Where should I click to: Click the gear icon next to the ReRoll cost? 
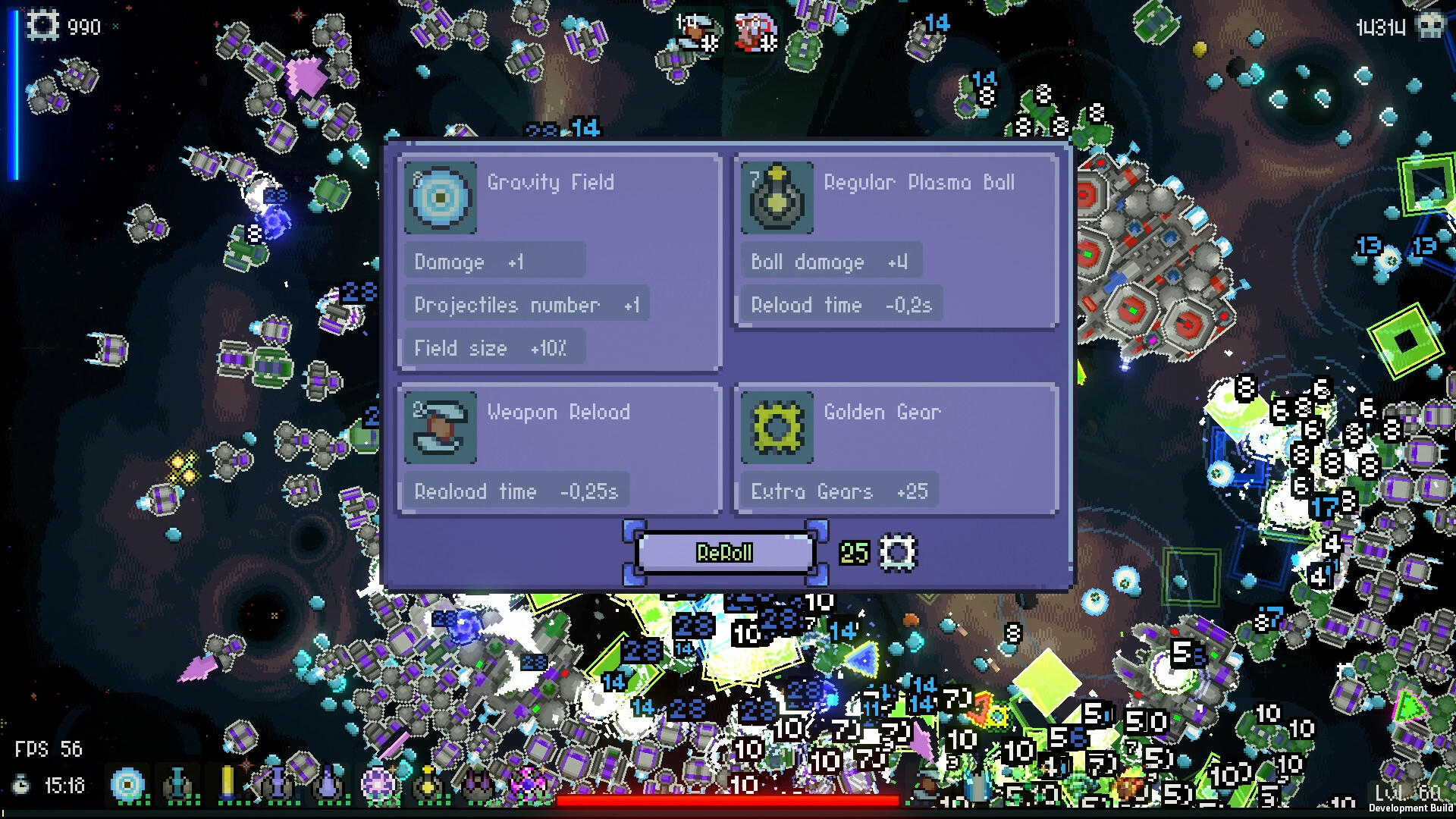pos(898,552)
